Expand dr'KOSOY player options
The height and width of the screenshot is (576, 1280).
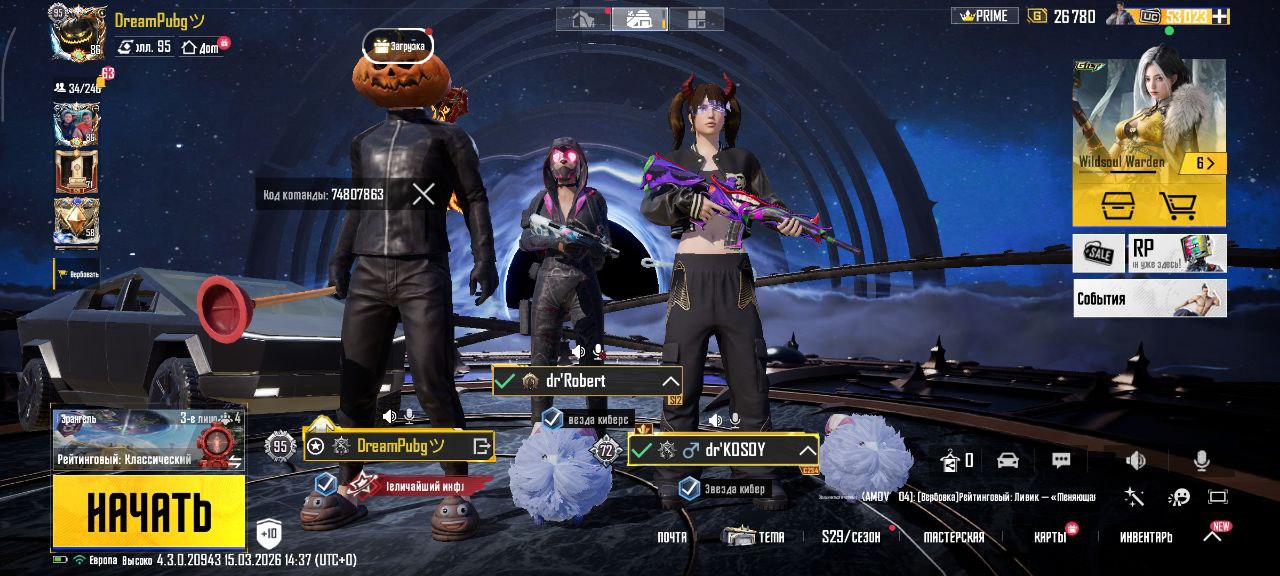[x=806, y=451]
